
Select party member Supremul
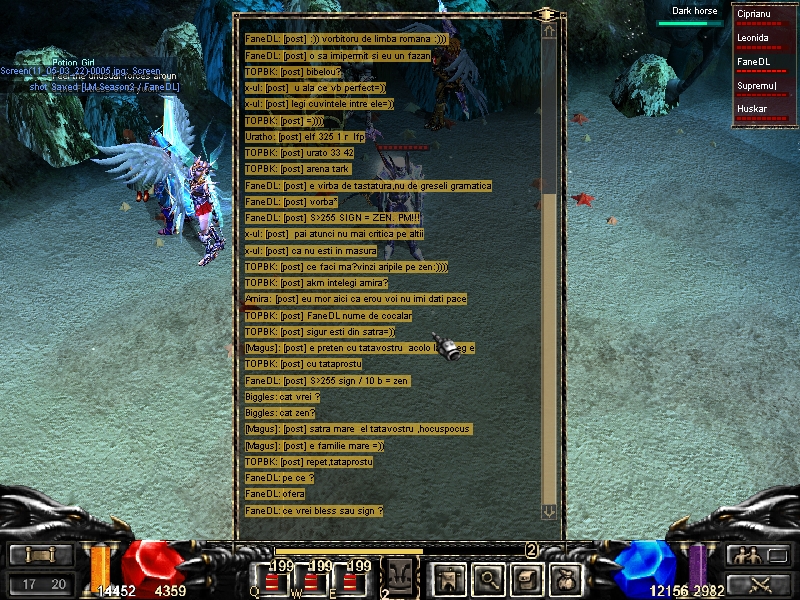coord(765,87)
